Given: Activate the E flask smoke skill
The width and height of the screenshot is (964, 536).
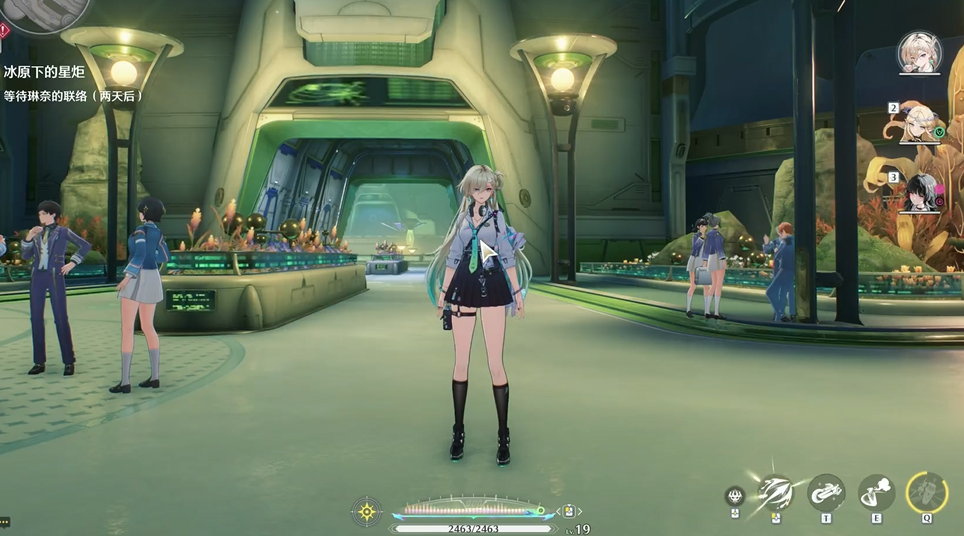Looking at the screenshot, I should tap(876, 492).
